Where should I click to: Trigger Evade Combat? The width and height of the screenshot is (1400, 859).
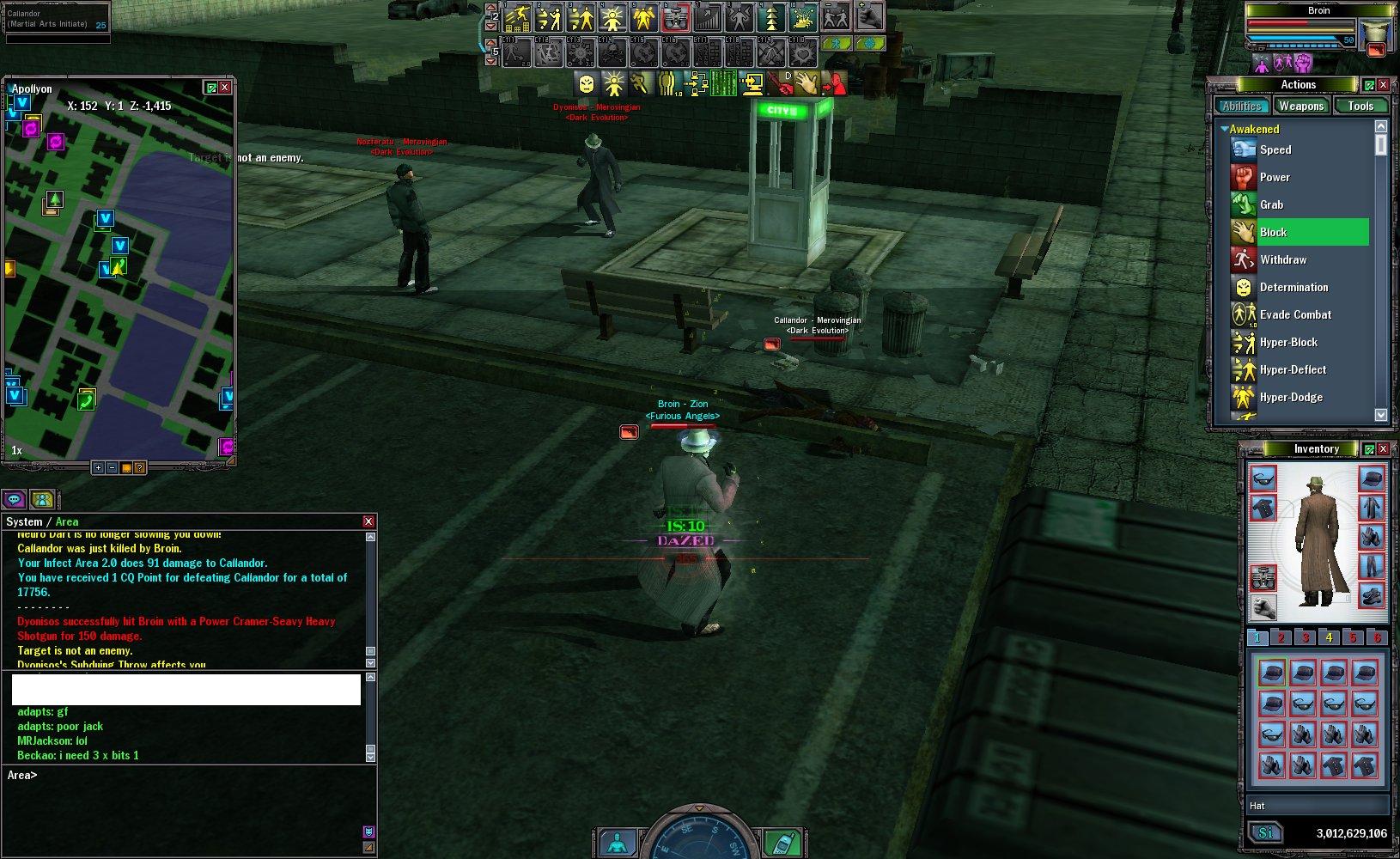[x=1294, y=314]
